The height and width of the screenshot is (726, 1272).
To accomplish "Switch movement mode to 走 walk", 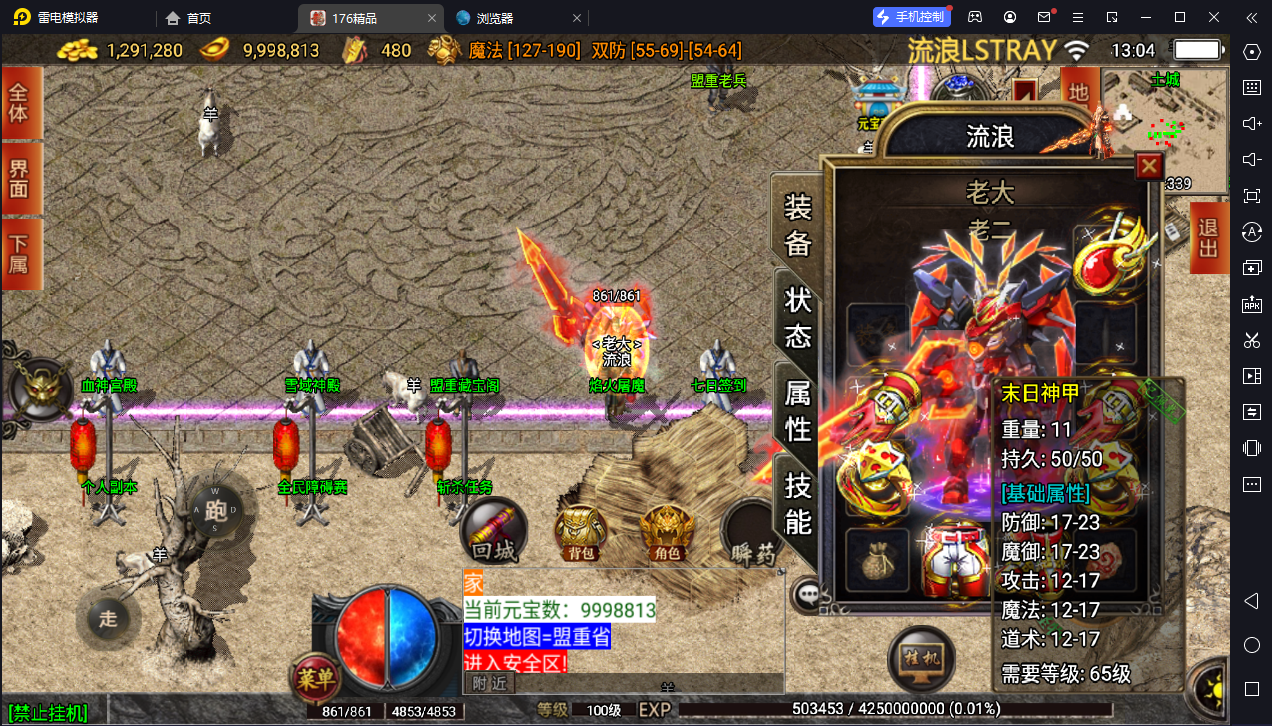I will tap(108, 618).
